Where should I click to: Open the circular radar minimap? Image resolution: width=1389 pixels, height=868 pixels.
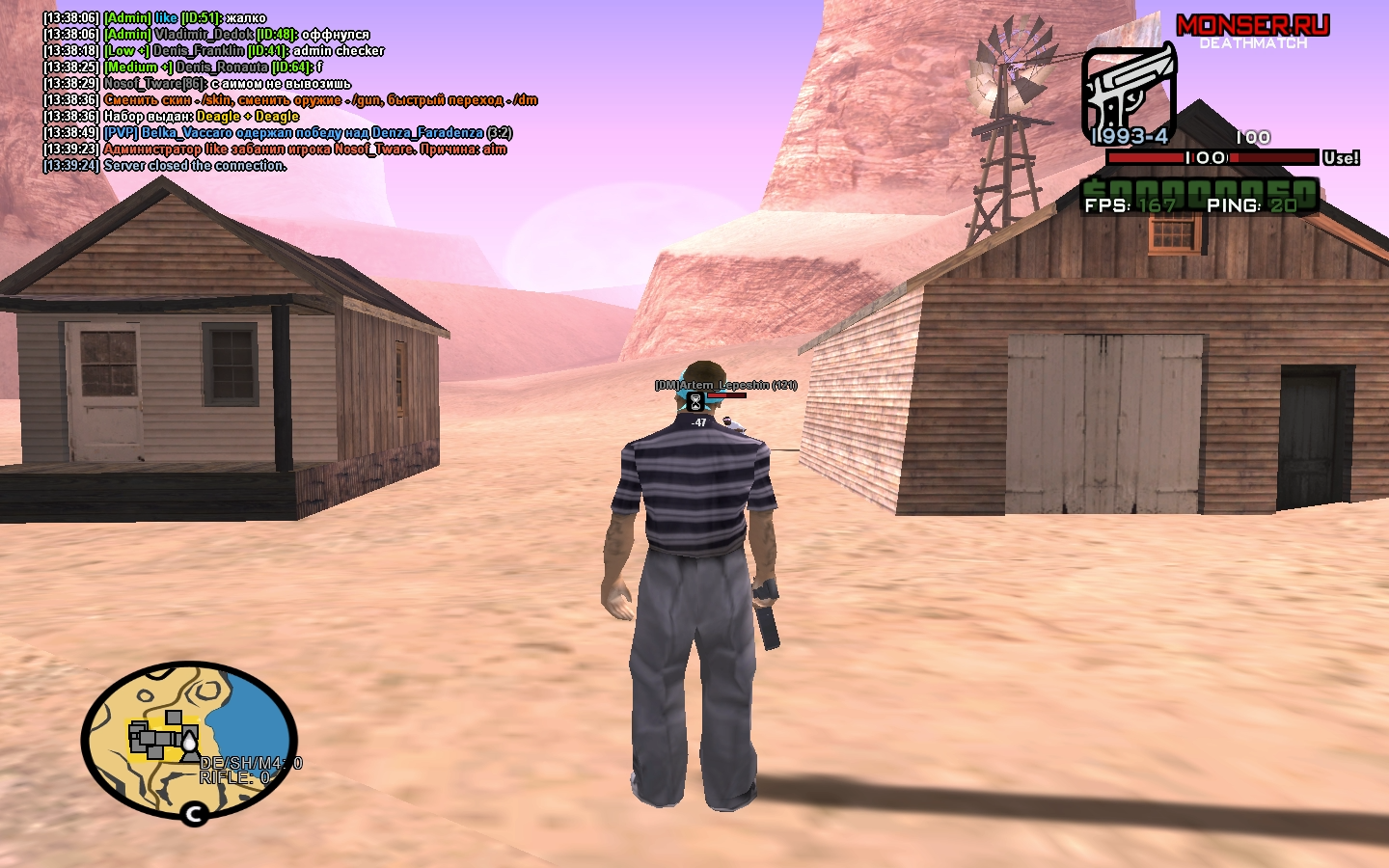[189, 740]
